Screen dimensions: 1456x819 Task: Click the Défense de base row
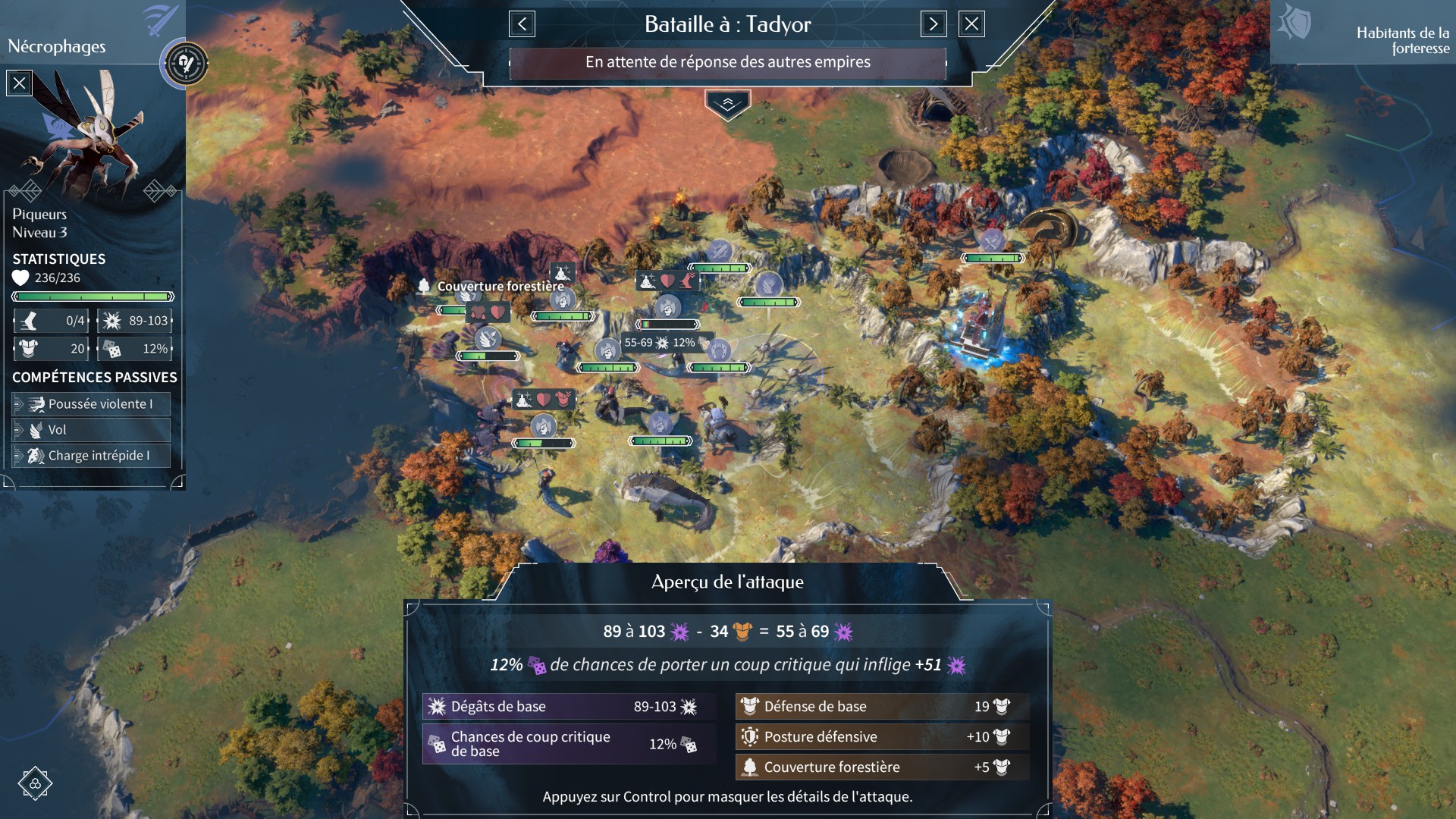pyautogui.click(x=882, y=707)
